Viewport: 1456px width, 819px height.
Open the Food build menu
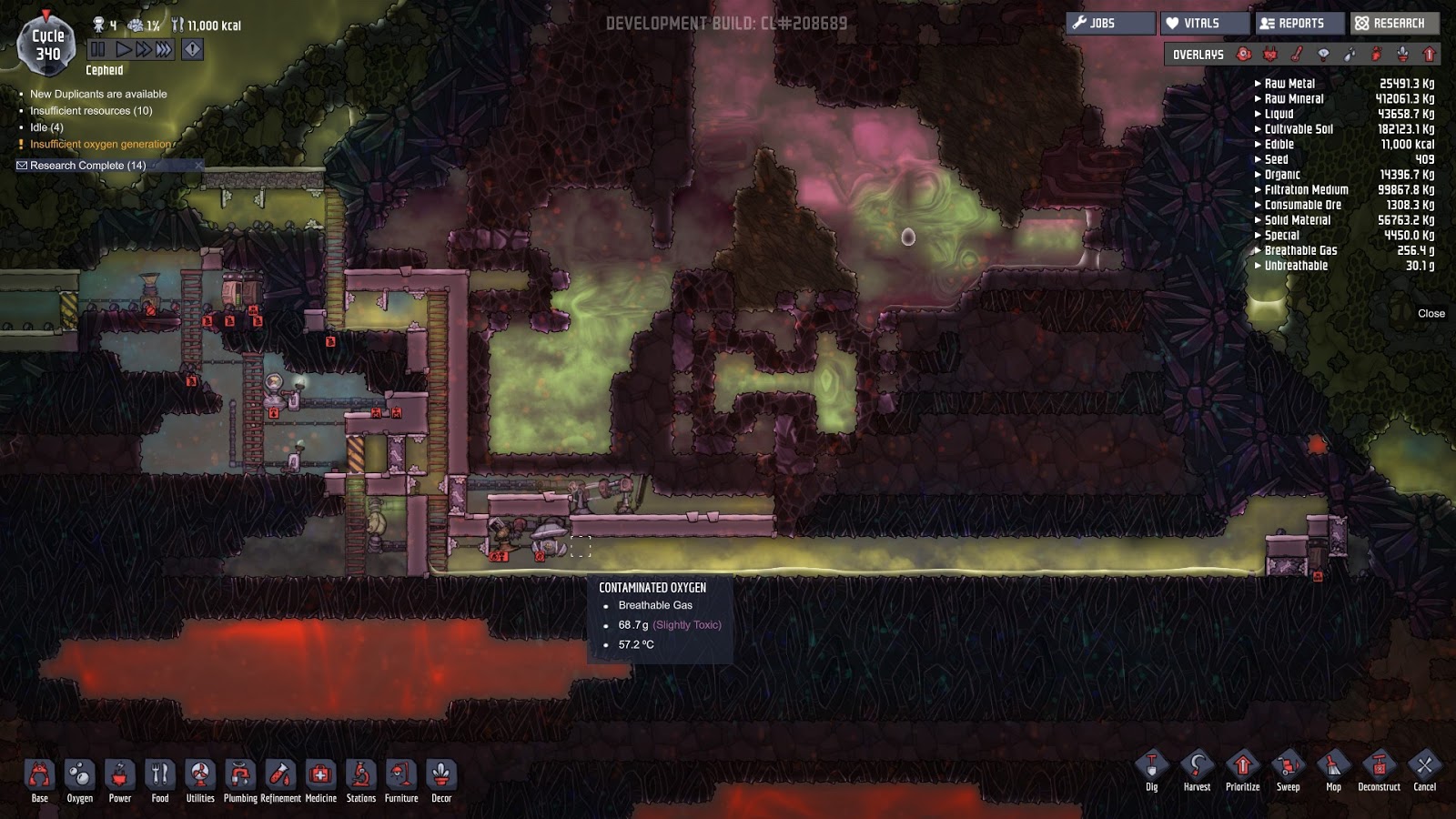click(159, 781)
